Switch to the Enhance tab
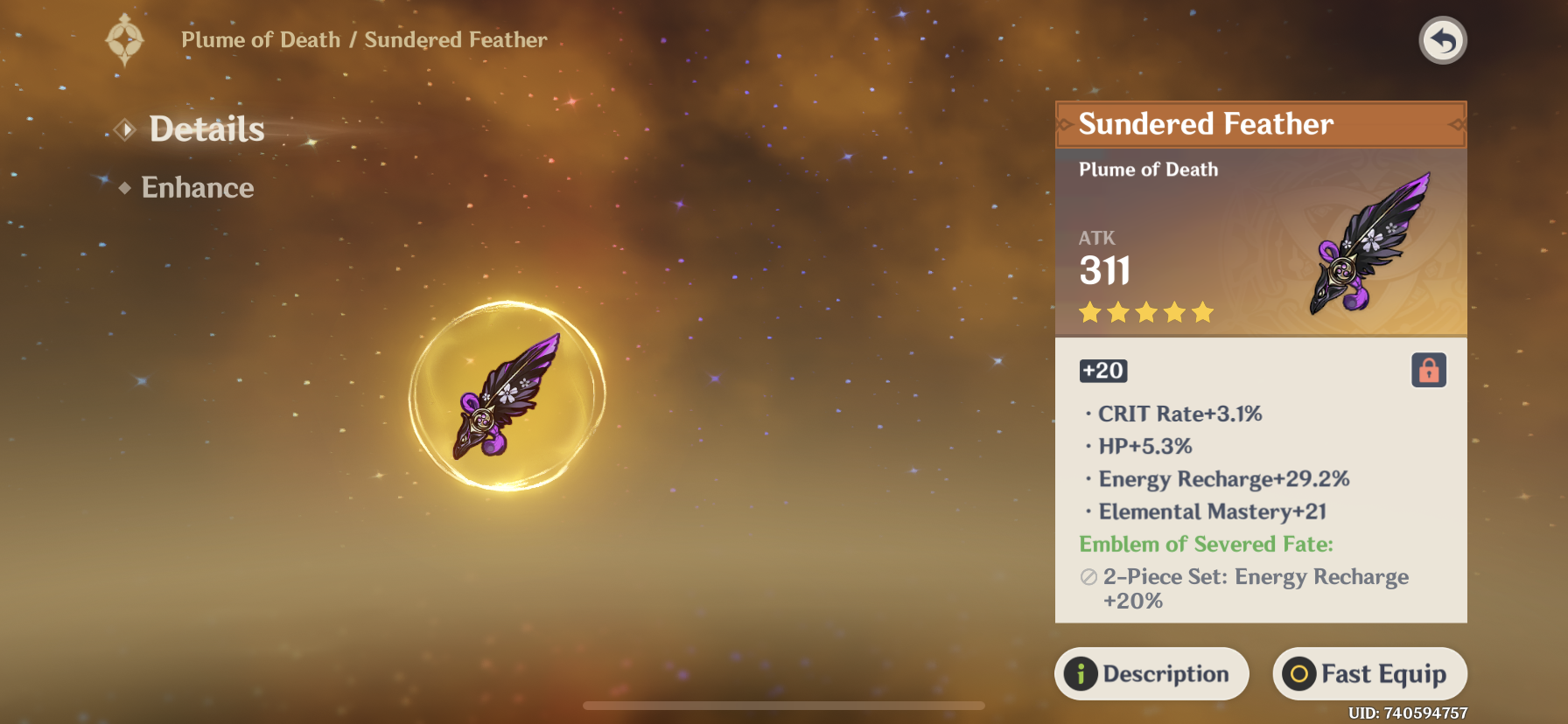Screen dimensions: 1568x724 tap(198, 187)
